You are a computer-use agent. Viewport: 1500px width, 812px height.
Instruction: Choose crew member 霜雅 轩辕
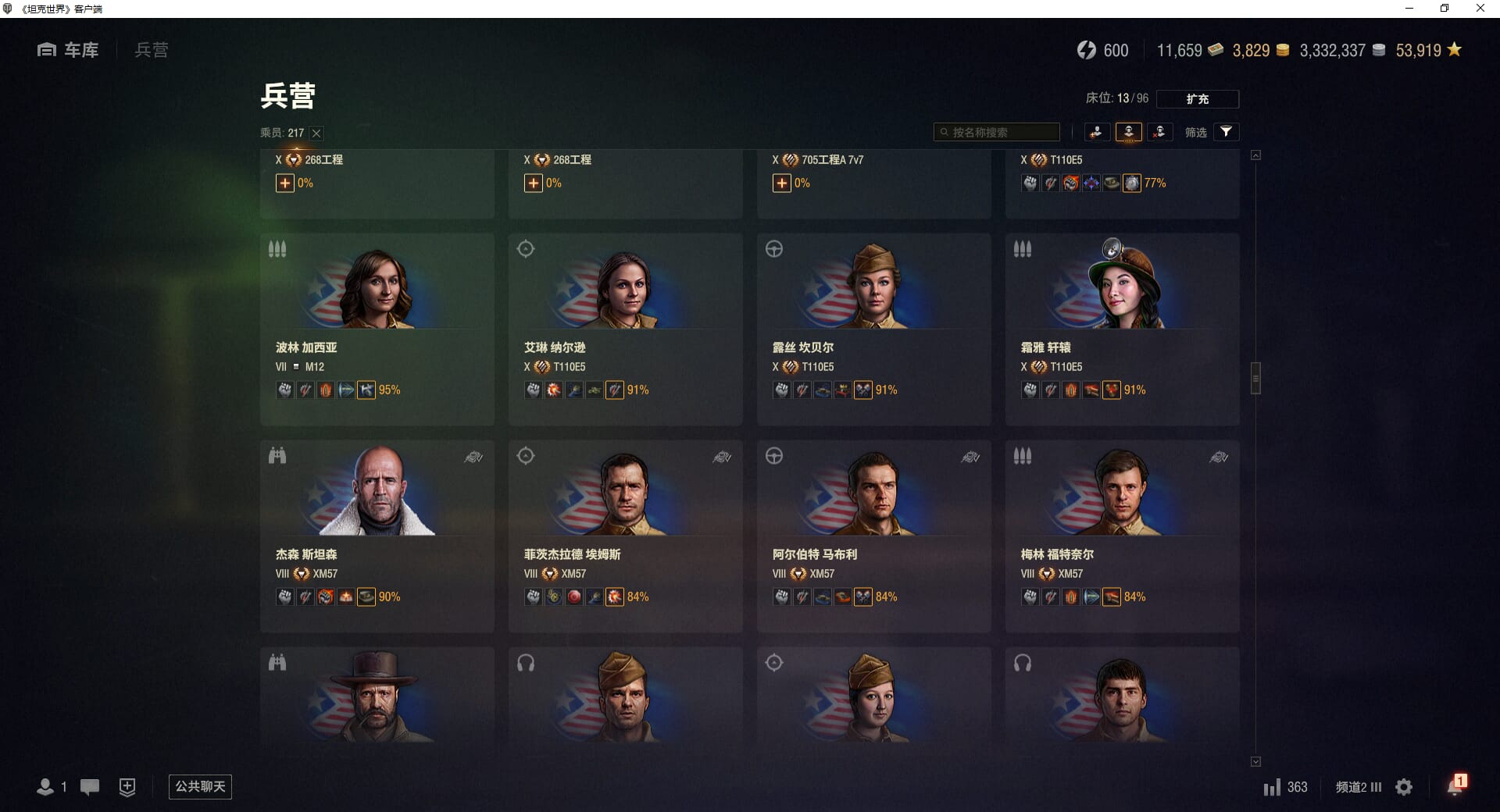1122,329
